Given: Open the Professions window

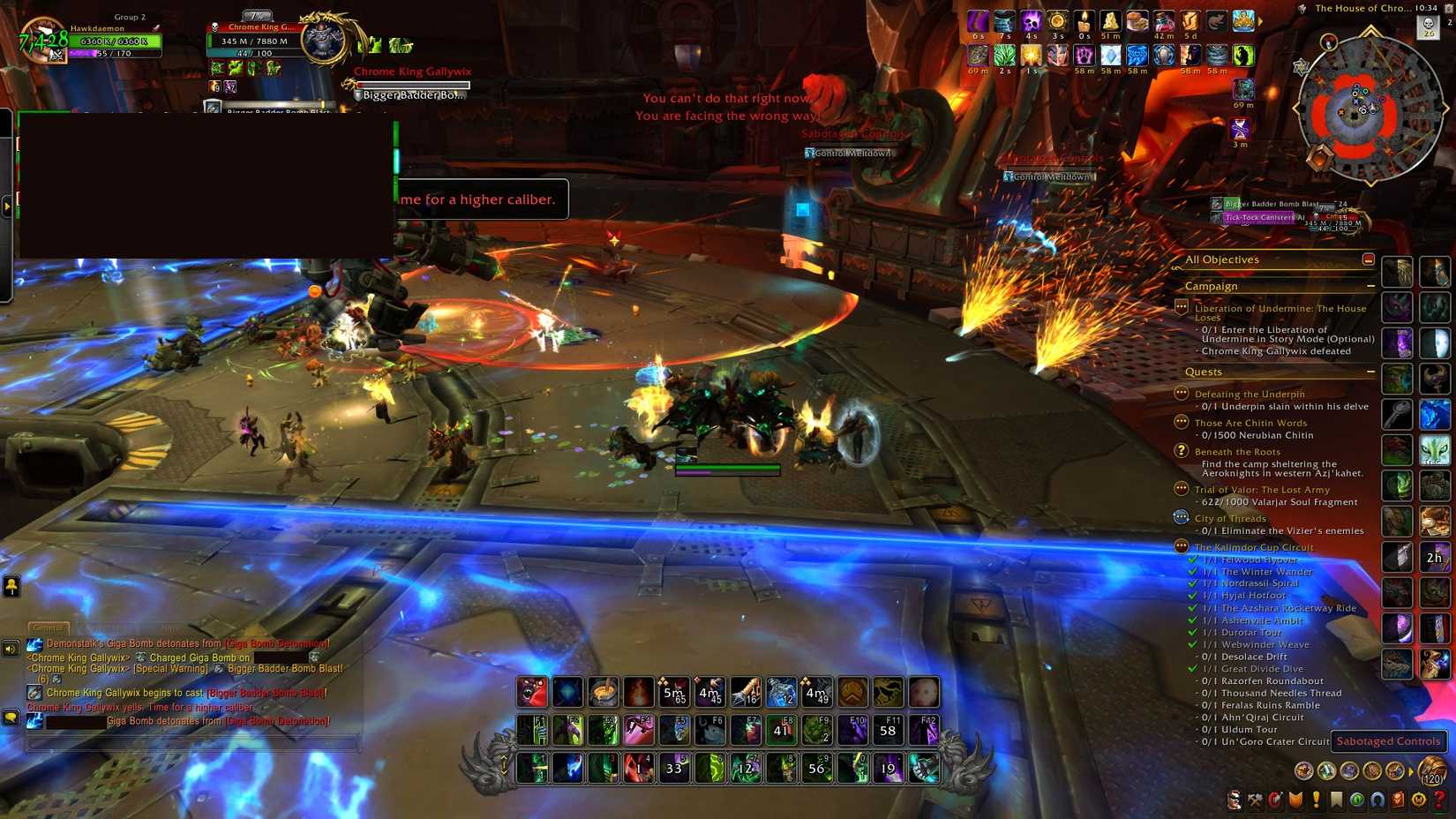Looking at the screenshot, I should point(1255,801).
